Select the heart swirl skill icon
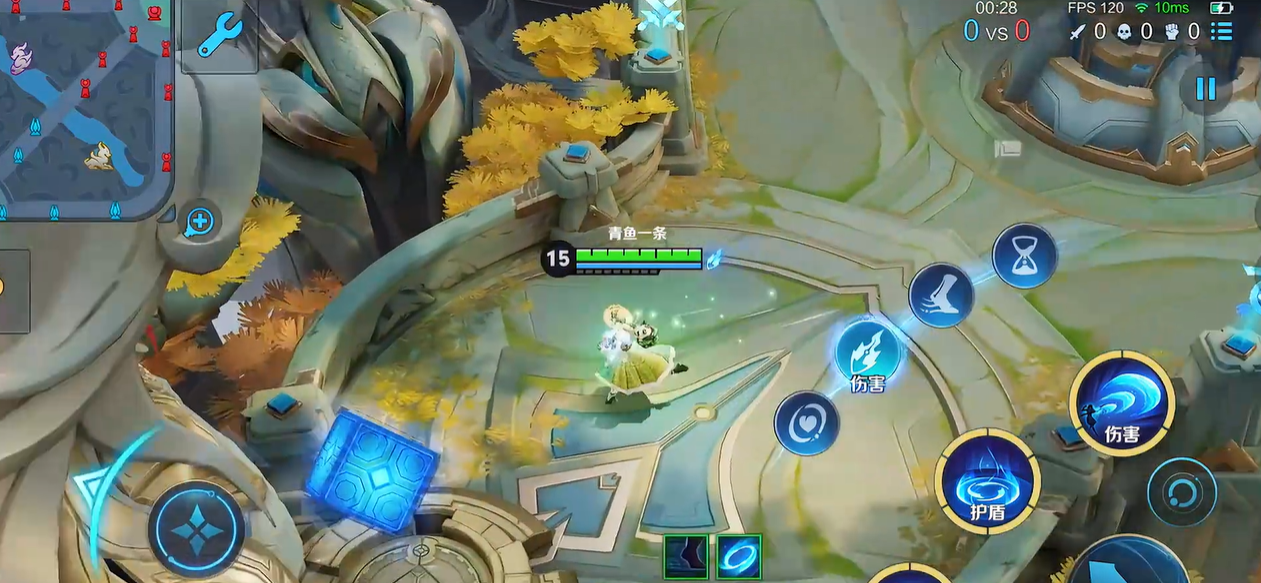Image resolution: width=1261 pixels, height=583 pixels. point(806,423)
